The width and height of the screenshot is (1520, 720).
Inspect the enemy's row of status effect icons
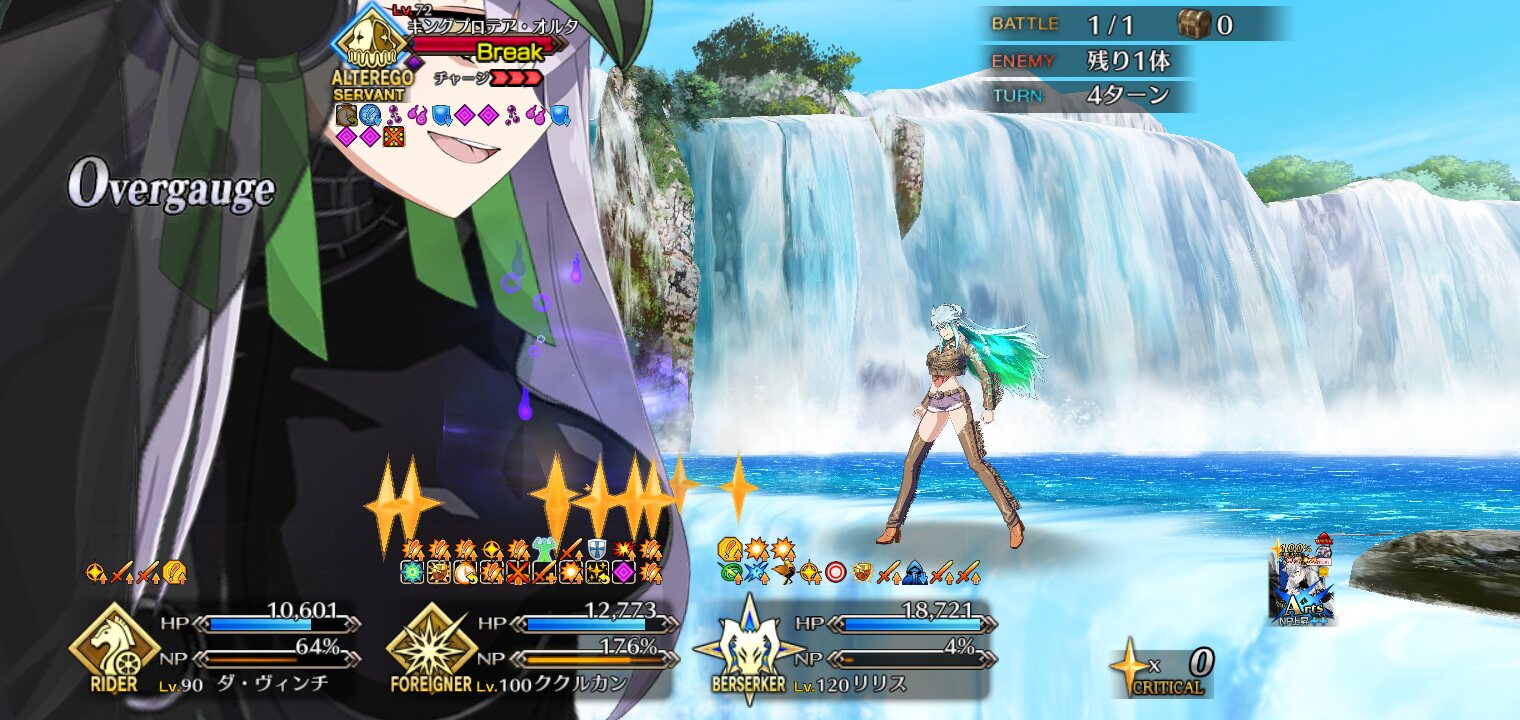(x=453, y=115)
